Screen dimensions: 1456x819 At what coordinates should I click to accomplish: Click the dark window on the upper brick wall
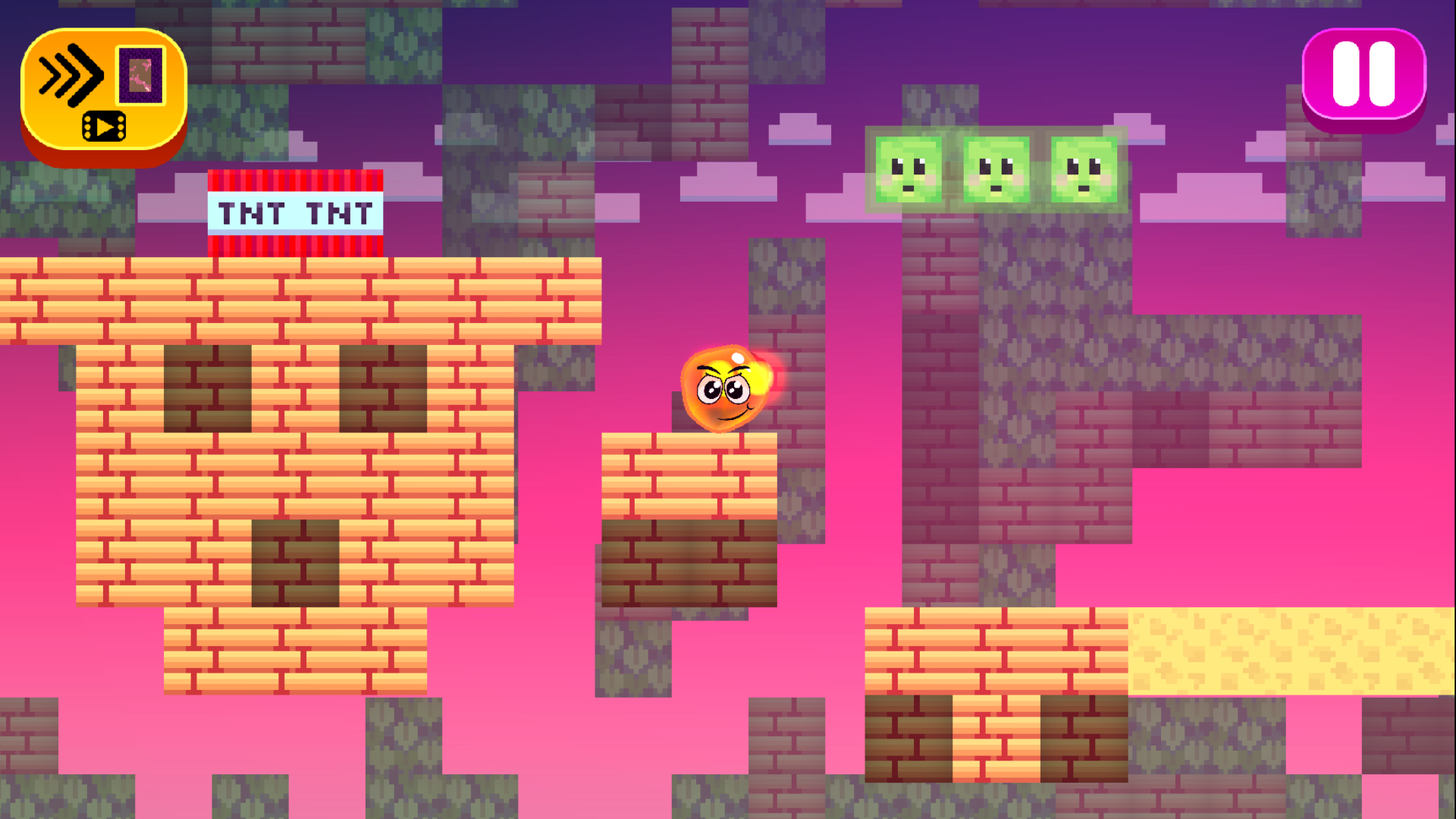[x=209, y=387]
